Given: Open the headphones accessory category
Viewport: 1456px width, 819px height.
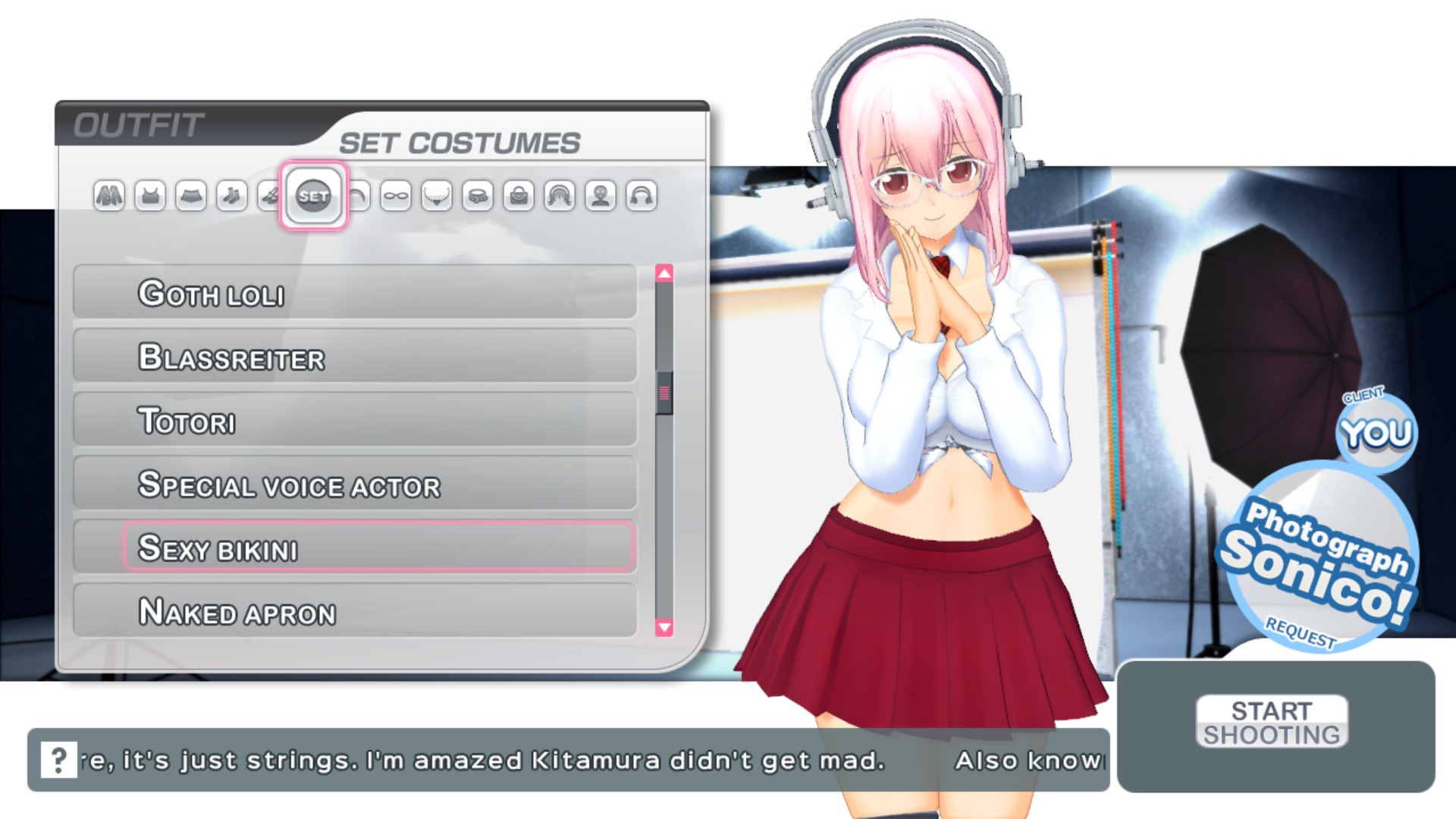Looking at the screenshot, I should 641,197.
